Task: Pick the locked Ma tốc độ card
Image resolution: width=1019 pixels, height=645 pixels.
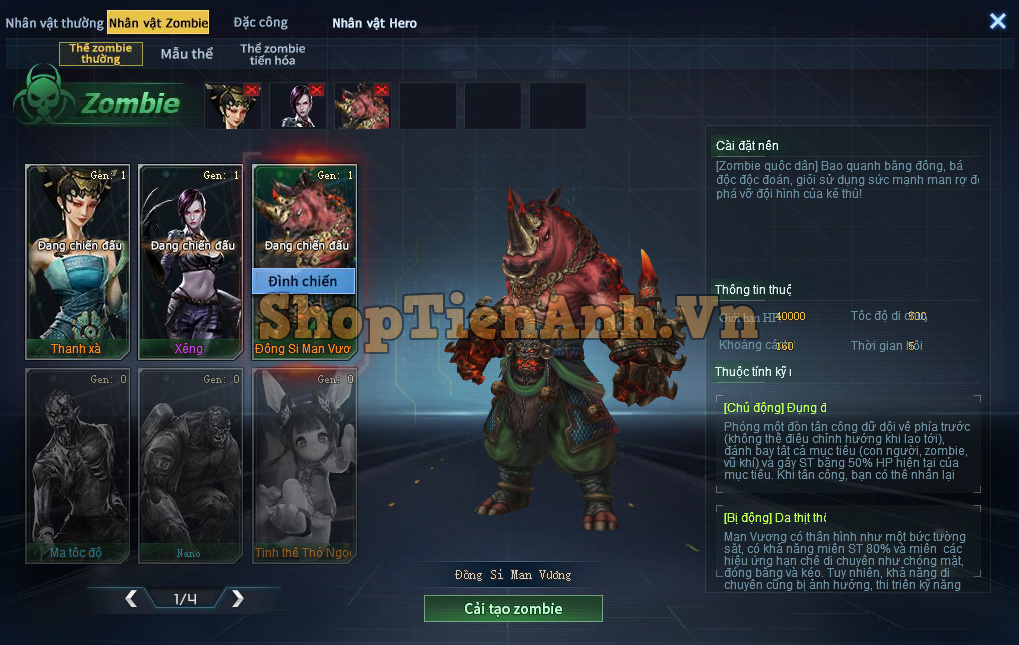Action: click(x=76, y=464)
